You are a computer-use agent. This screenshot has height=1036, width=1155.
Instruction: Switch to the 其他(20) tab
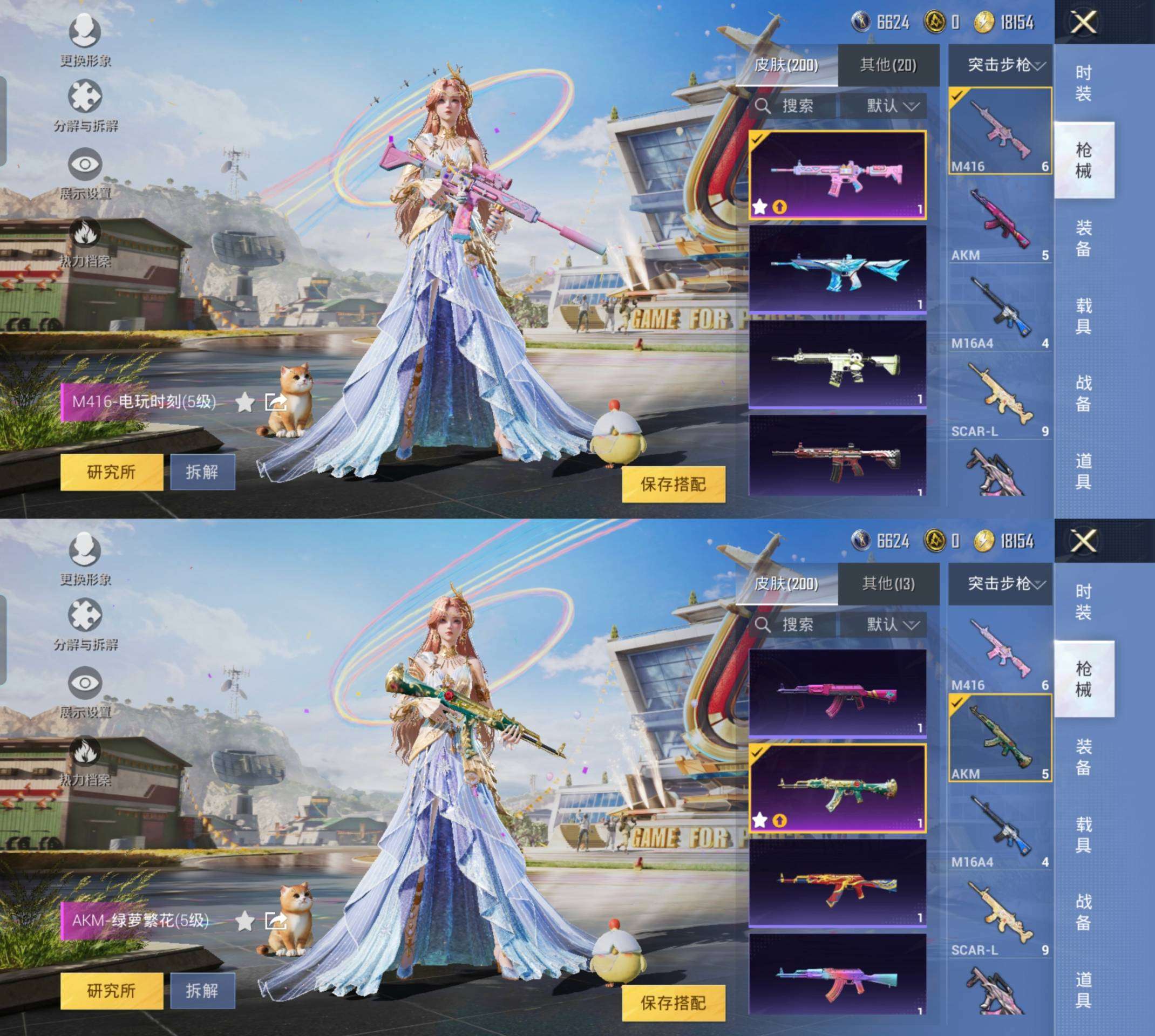click(888, 65)
